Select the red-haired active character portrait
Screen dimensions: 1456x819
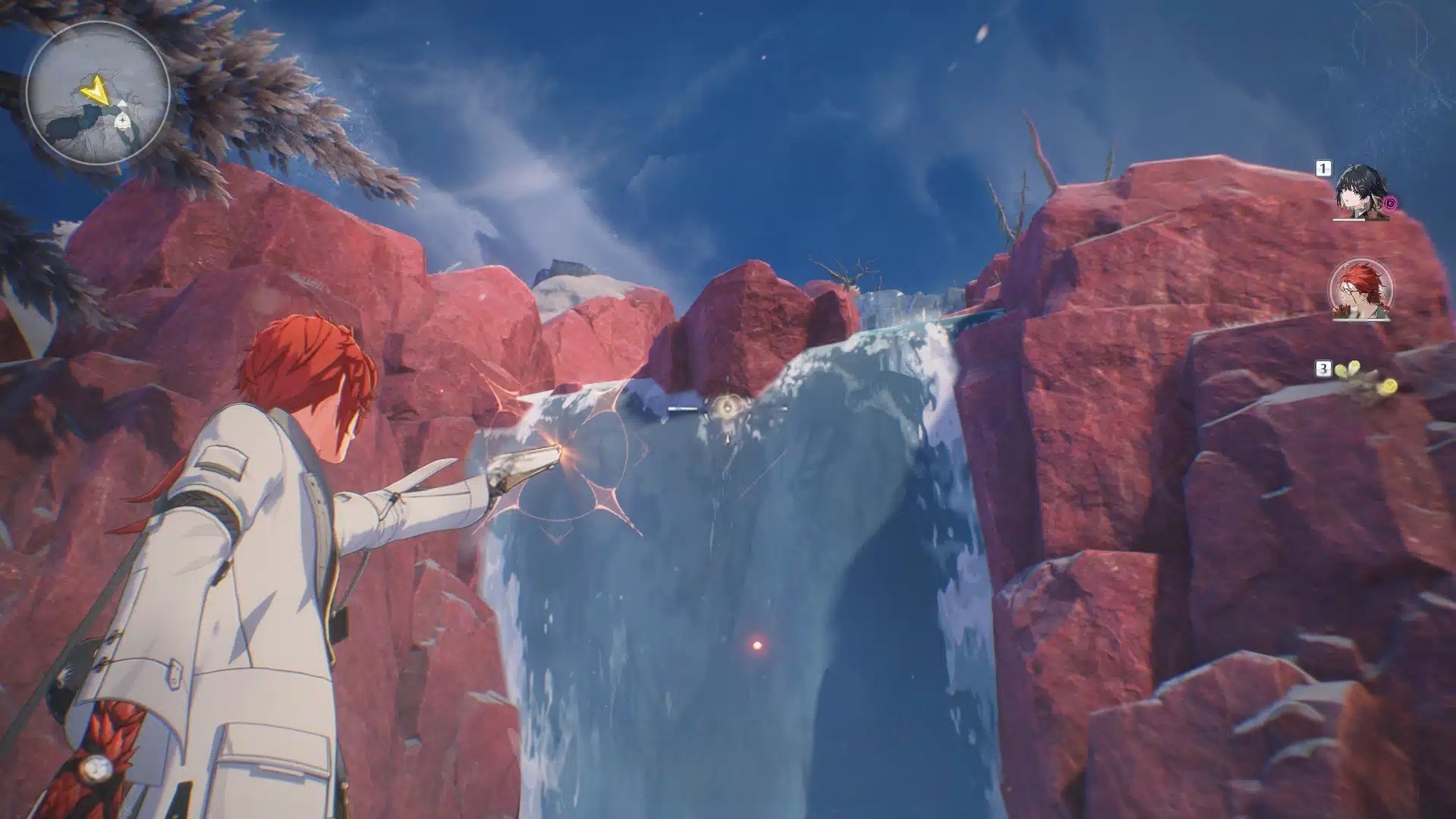(x=1361, y=291)
